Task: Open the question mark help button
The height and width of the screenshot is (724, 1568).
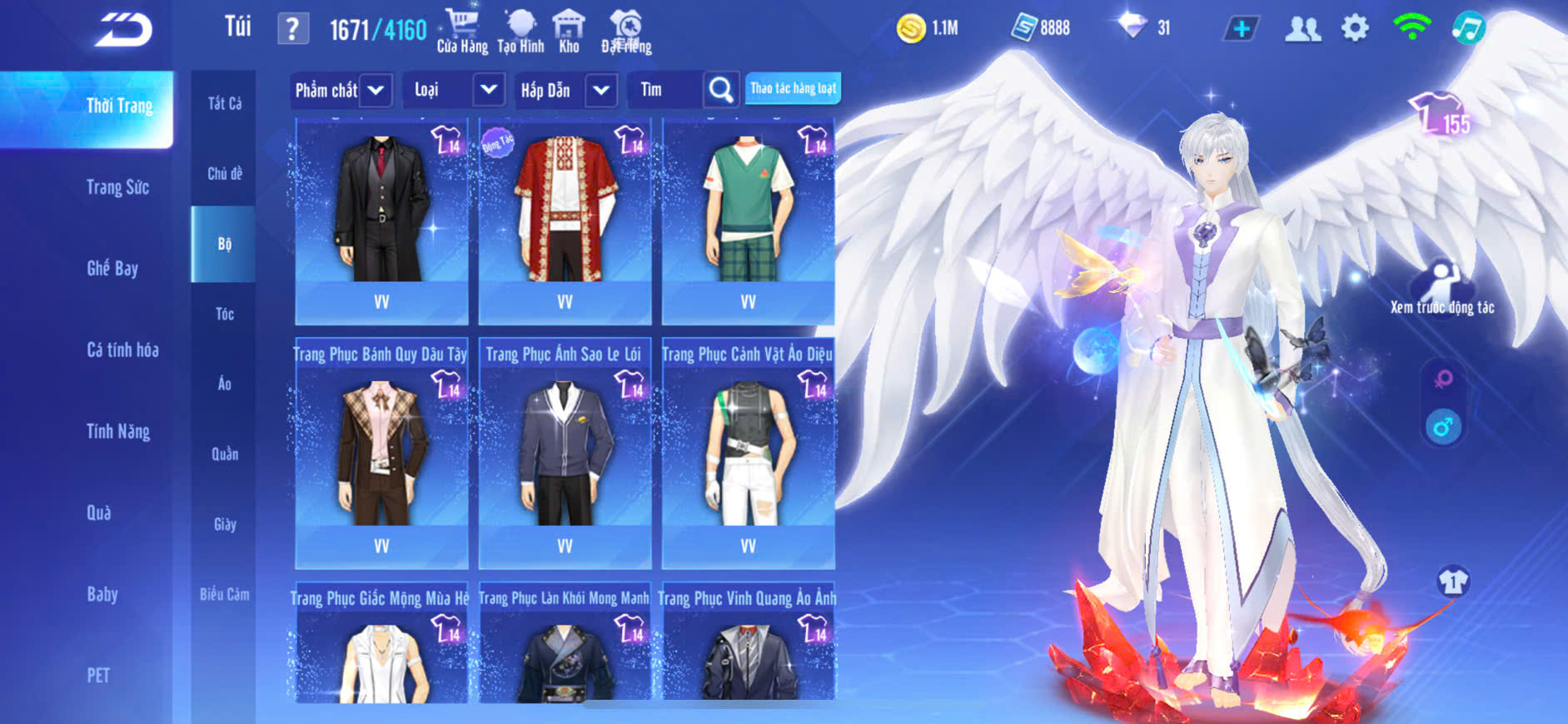Action: [x=292, y=29]
